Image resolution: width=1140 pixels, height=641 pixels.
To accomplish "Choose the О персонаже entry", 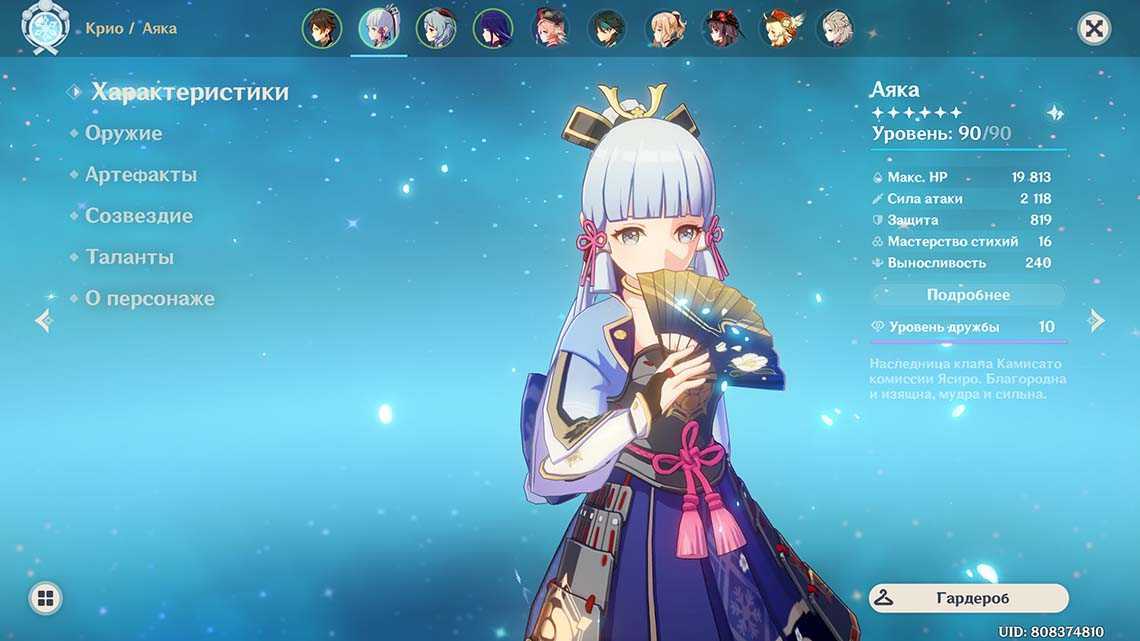I will coord(149,298).
